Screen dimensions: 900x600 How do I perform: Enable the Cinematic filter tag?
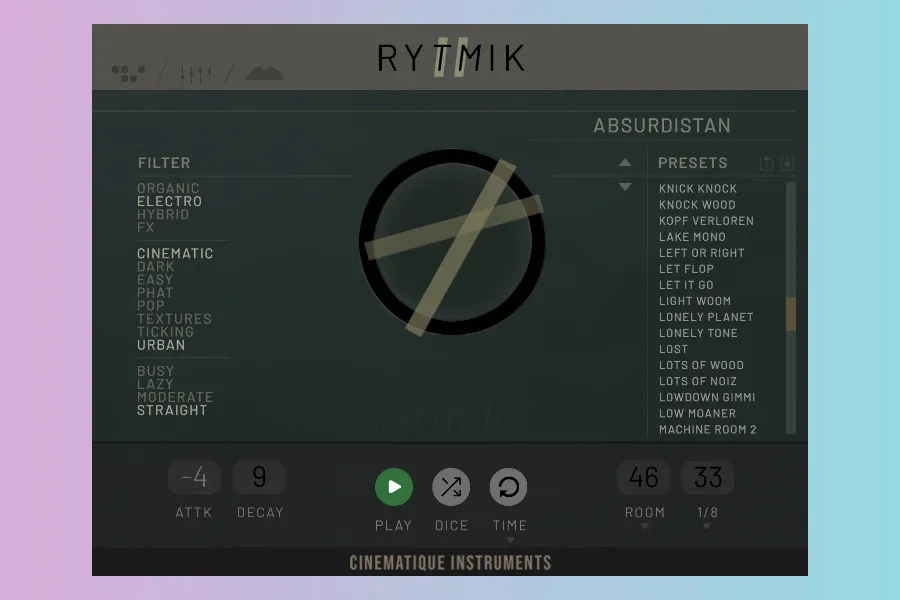point(175,254)
